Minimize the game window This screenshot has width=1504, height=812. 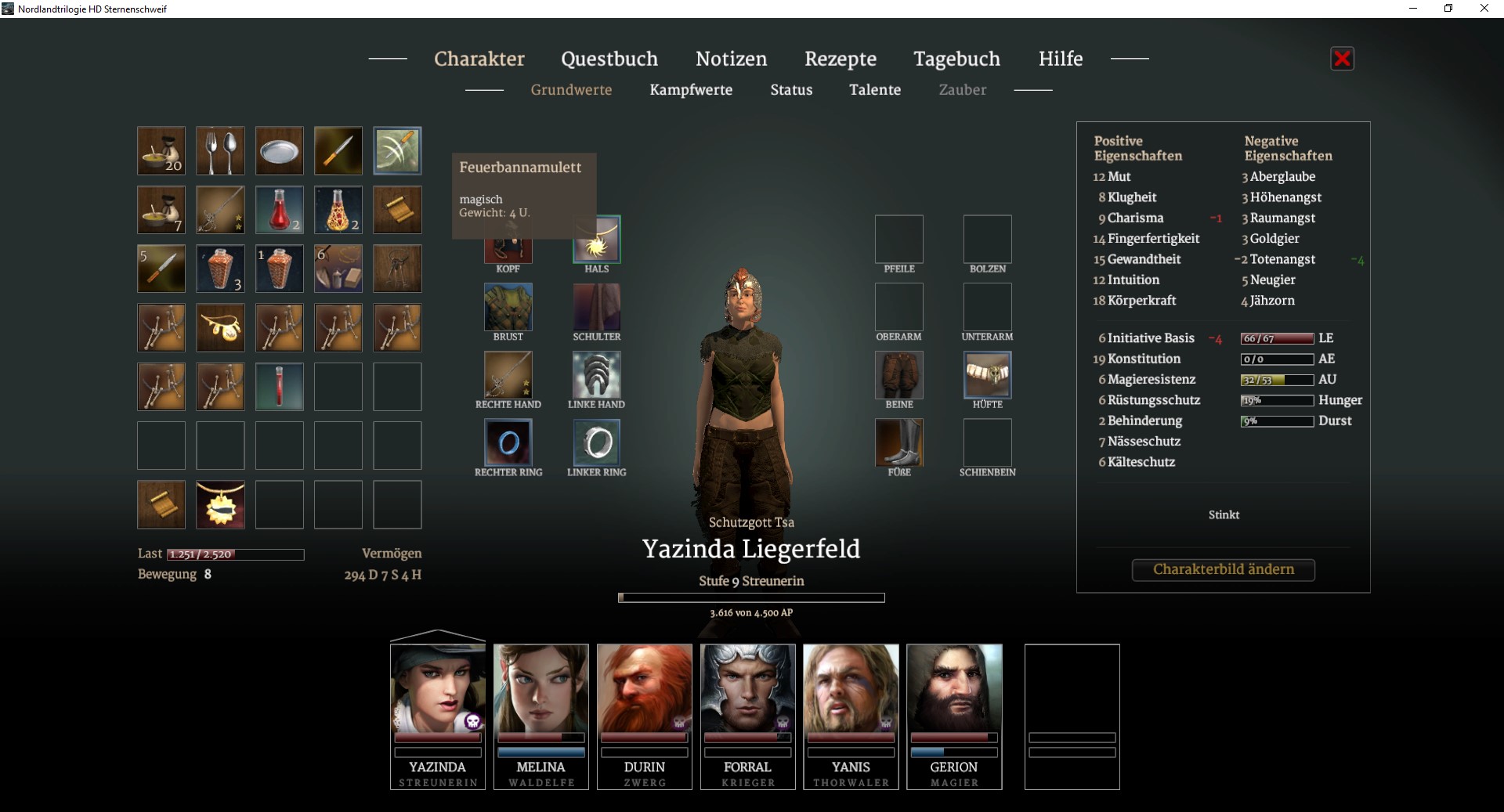tap(1413, 9)
